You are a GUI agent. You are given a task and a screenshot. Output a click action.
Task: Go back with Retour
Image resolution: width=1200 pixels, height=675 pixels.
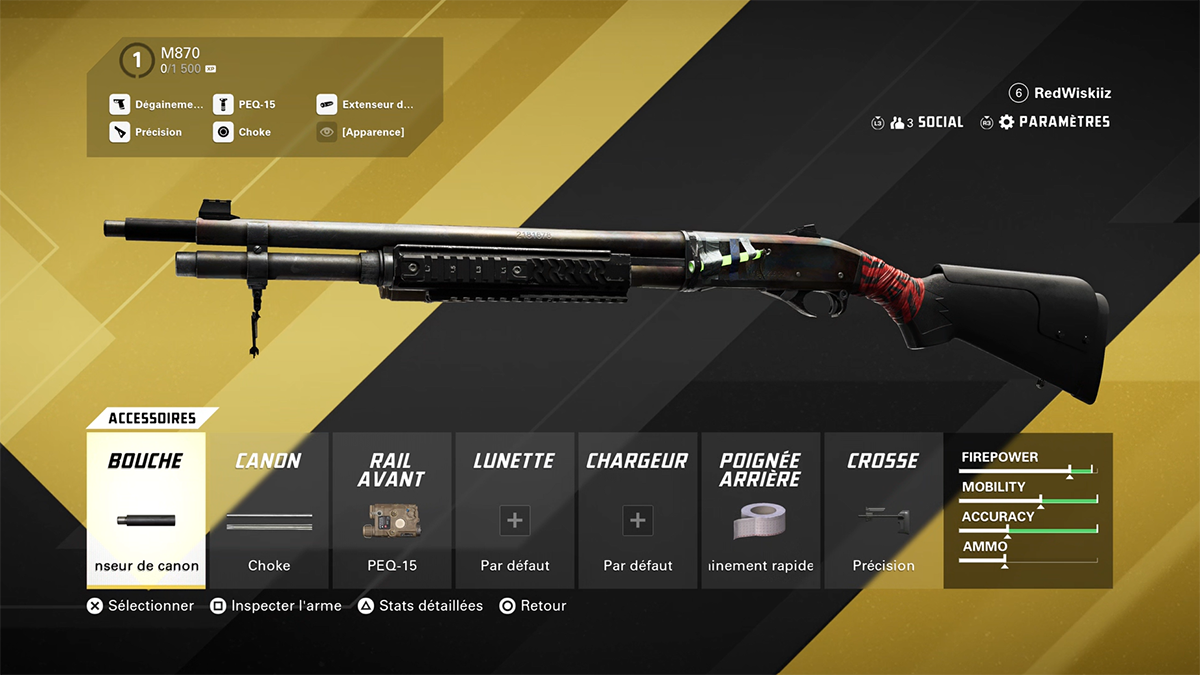[x=533, y=606]
